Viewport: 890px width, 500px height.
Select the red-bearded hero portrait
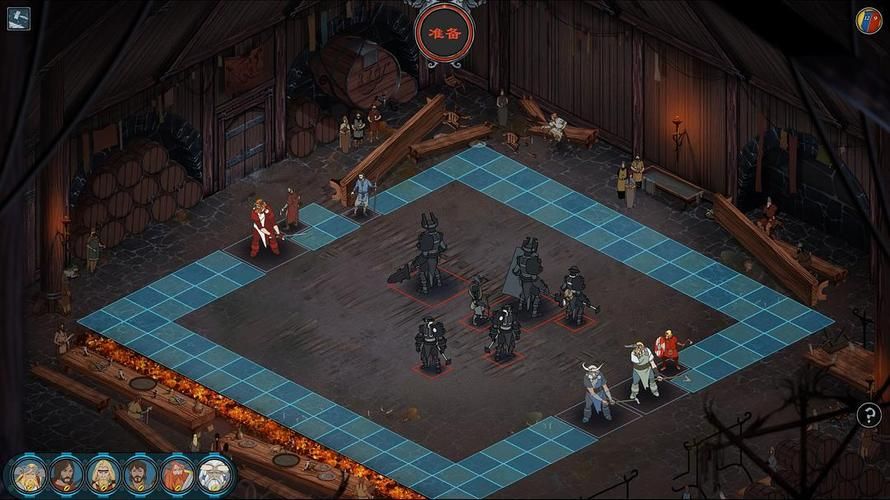[177, 474]
